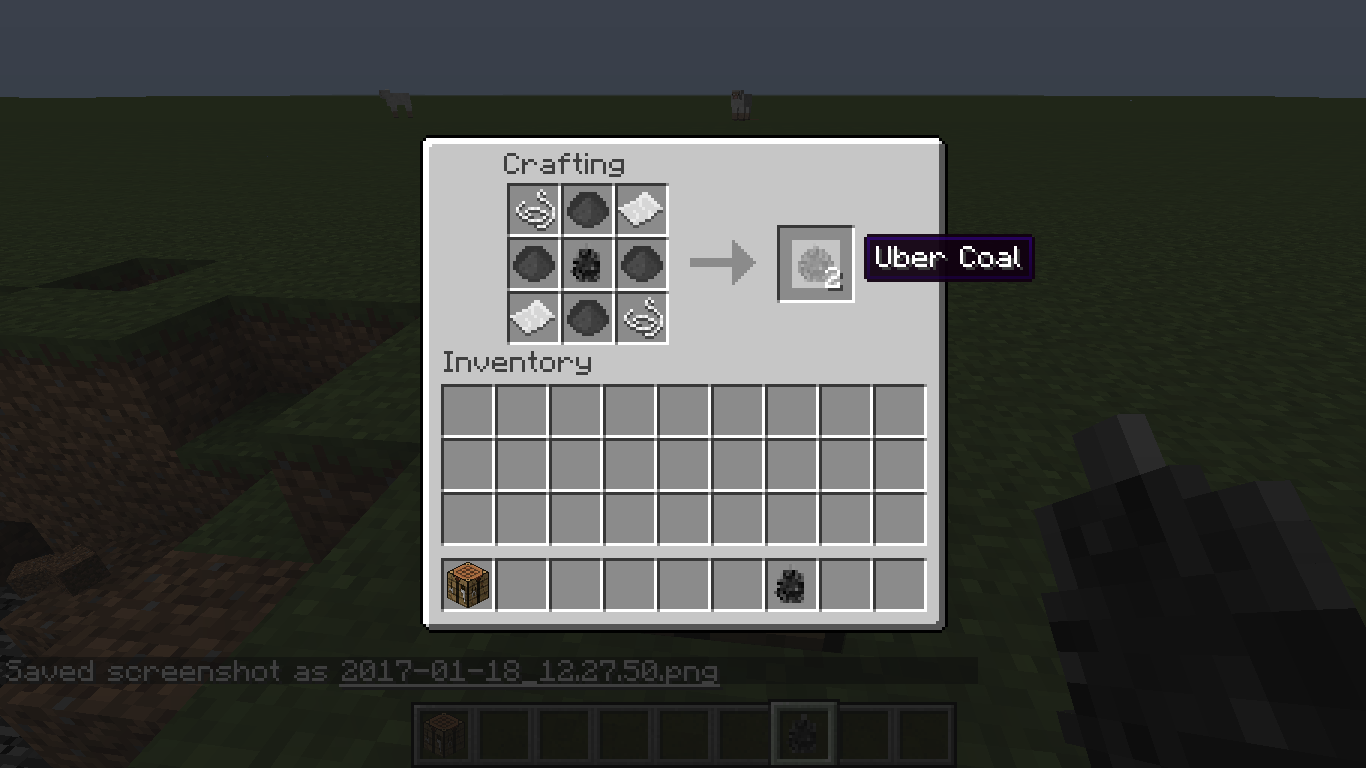
Task: Click the crafting arrow pointing to the result
Action: [722, 262]
